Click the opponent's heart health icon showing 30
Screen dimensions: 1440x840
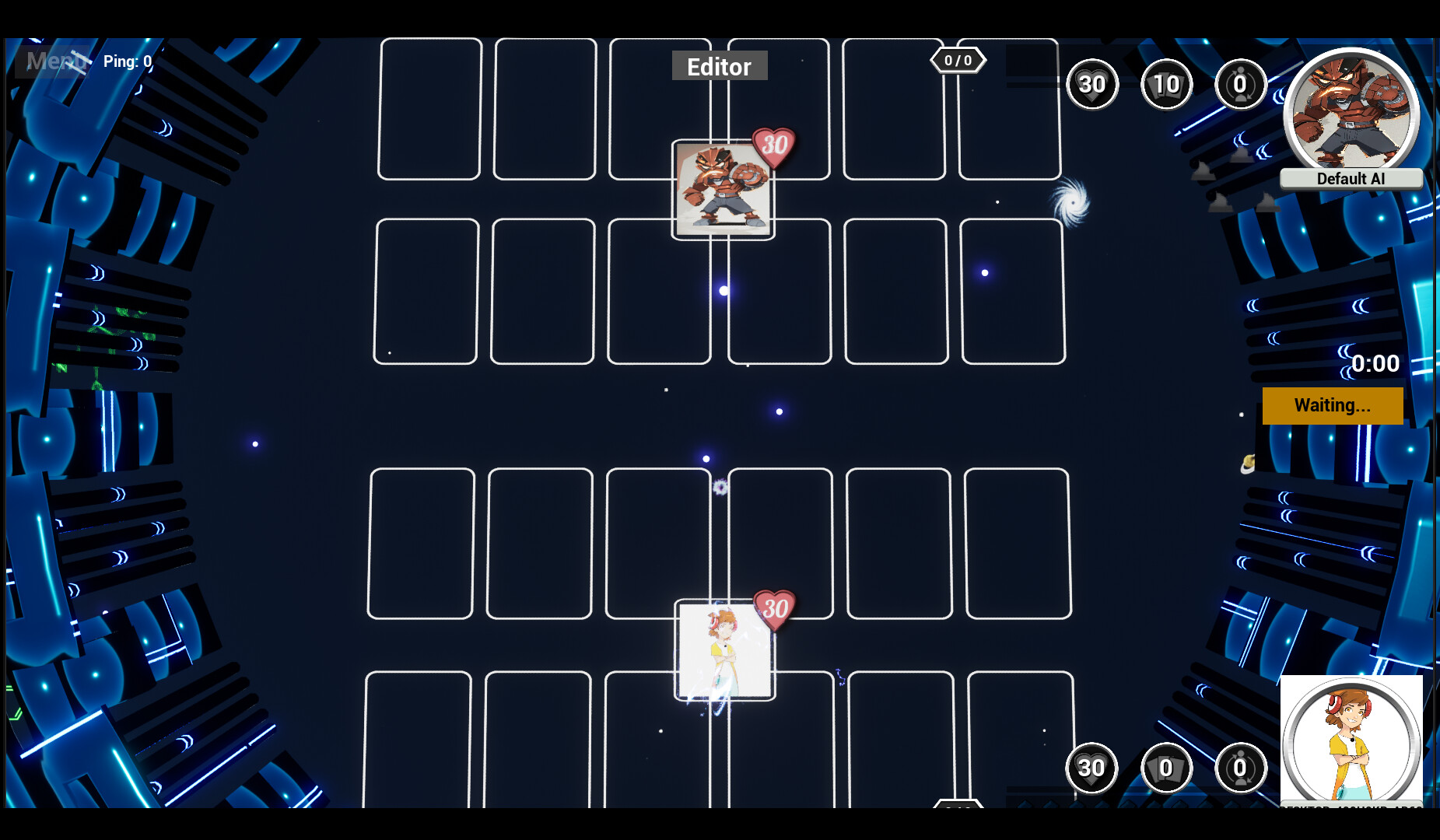tap(1092, 85)
